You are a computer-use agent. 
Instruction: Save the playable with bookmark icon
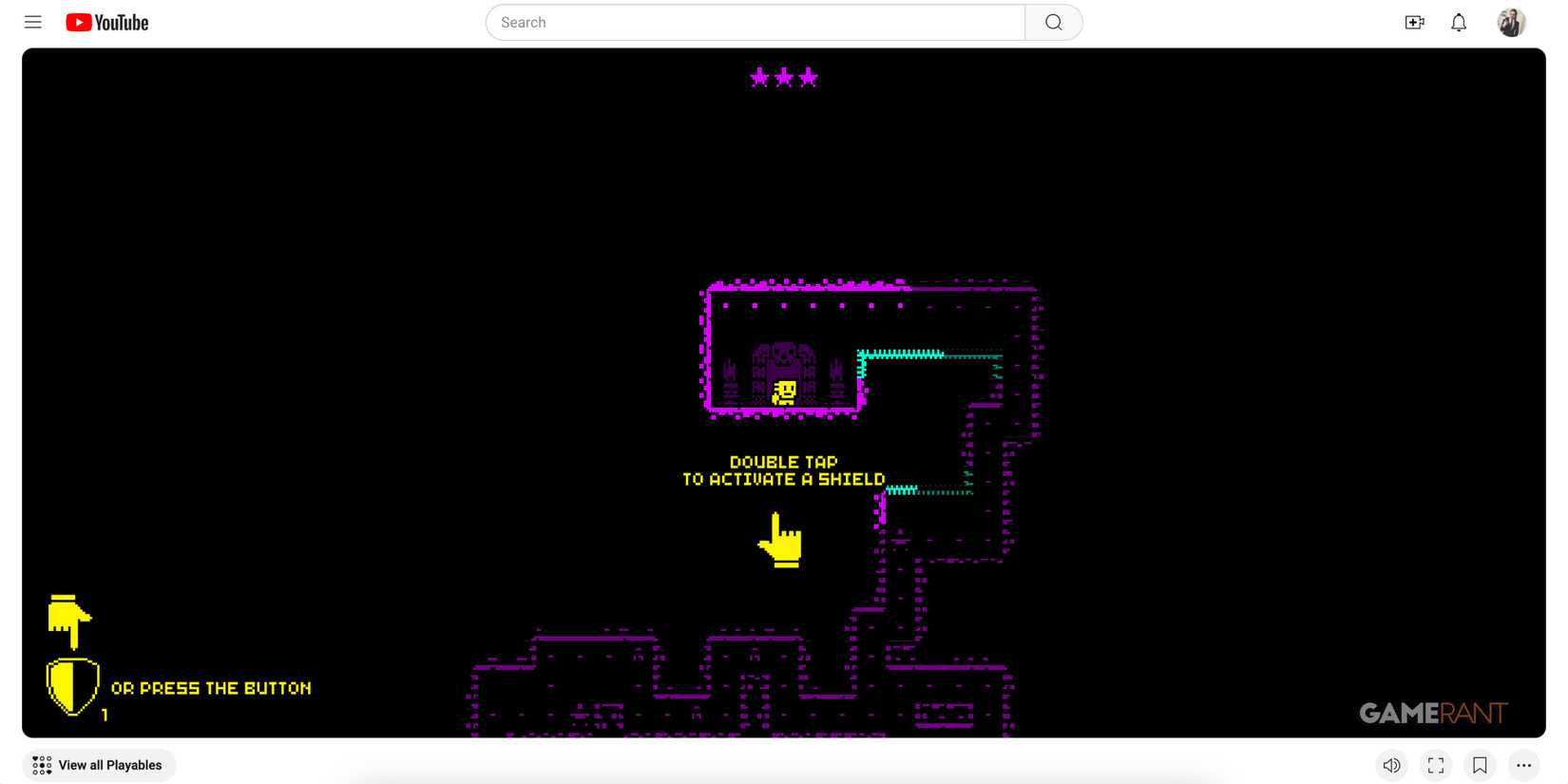(1480, 764)
